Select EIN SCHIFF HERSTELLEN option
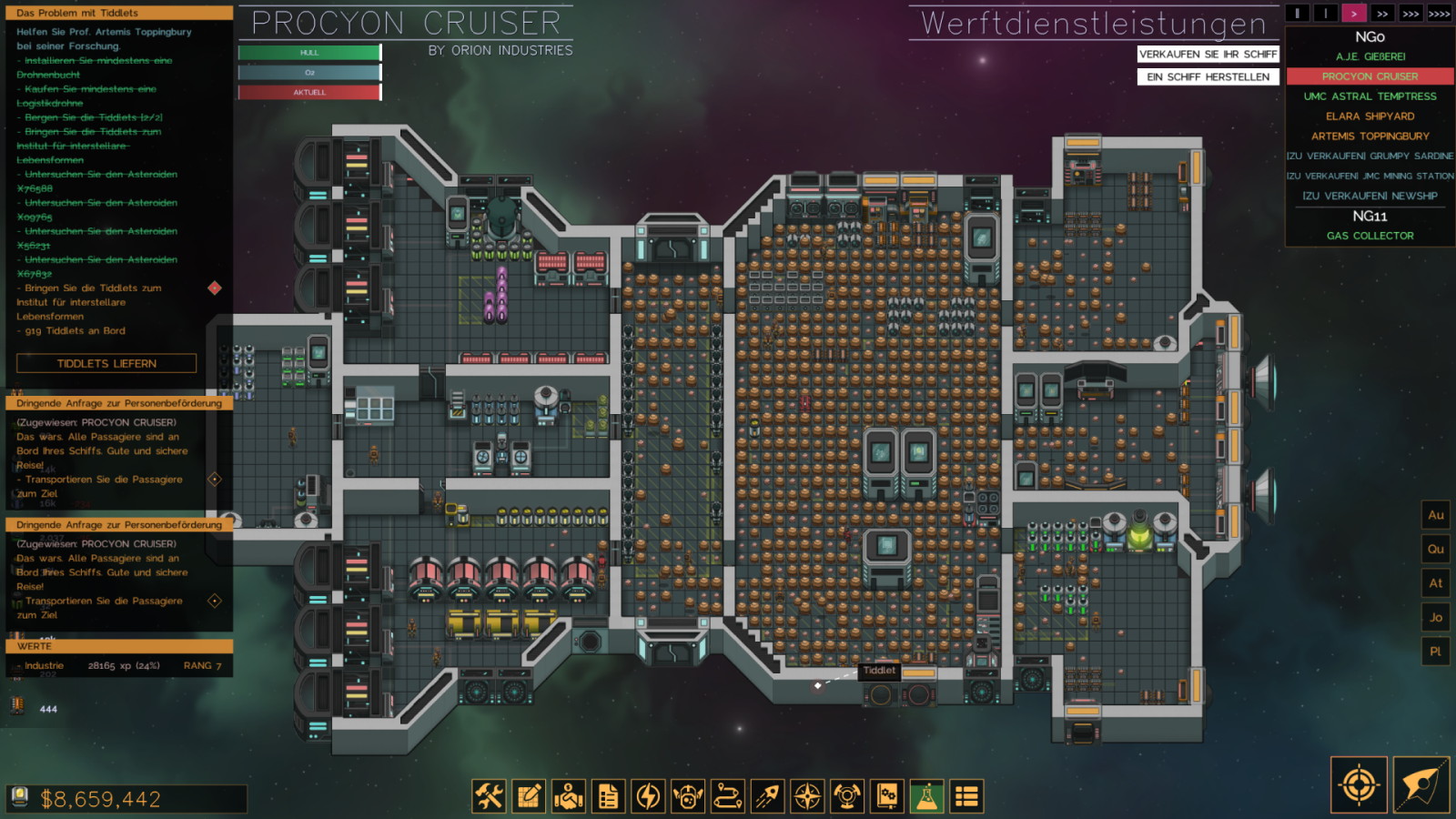Image resolution: width=1456 pixels, height=819 pixels. pyautogui.click(x=1208, y=77)
